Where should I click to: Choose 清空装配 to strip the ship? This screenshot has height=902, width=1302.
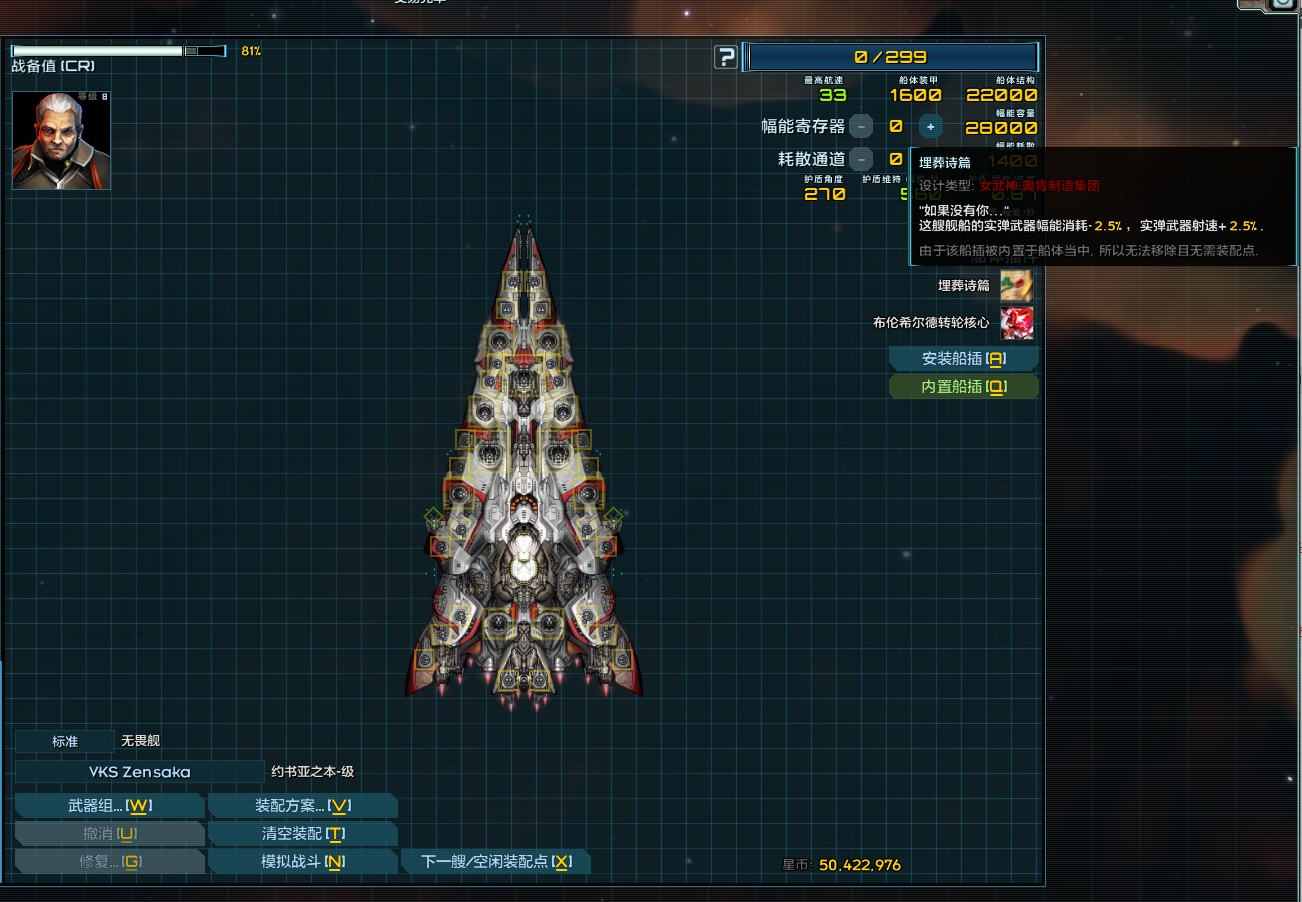click(302, 834)
